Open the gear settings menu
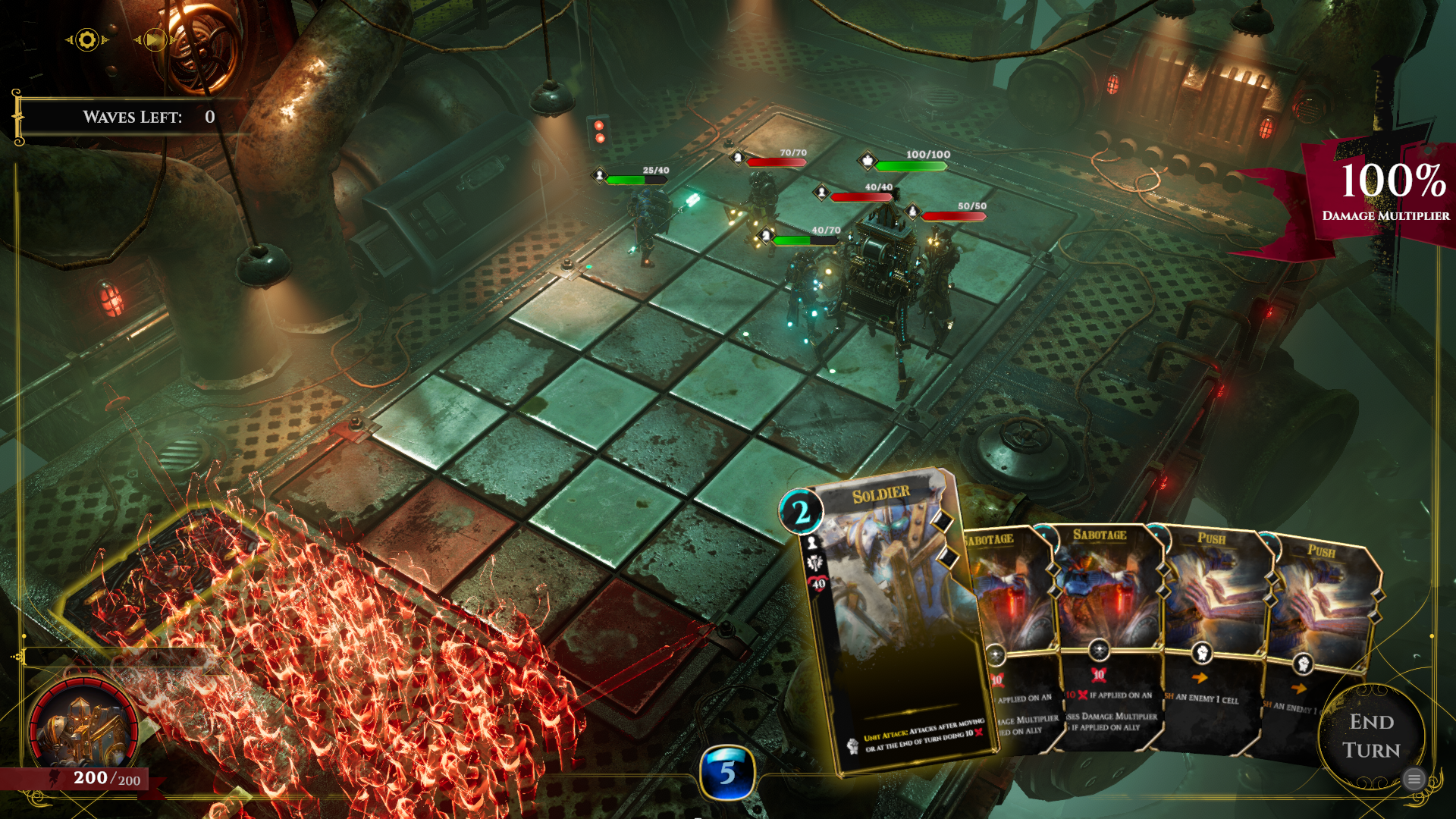 point(87,39)
